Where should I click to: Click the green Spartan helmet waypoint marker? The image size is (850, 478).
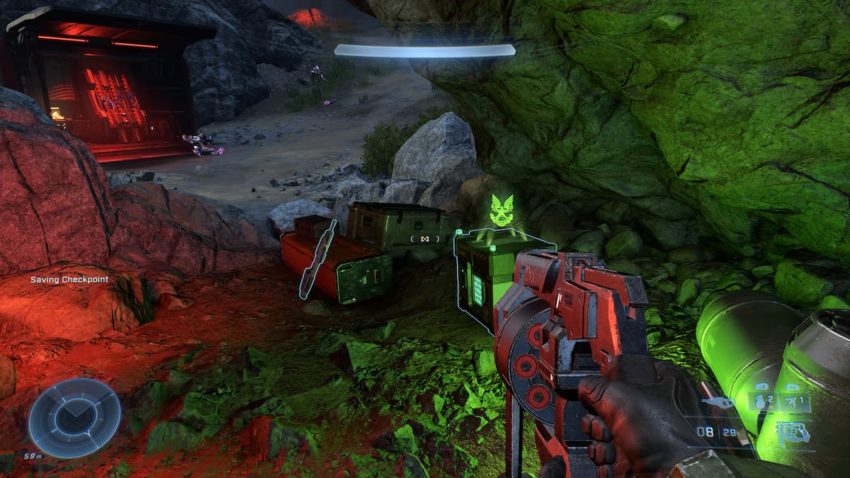[x=502, y=211]
